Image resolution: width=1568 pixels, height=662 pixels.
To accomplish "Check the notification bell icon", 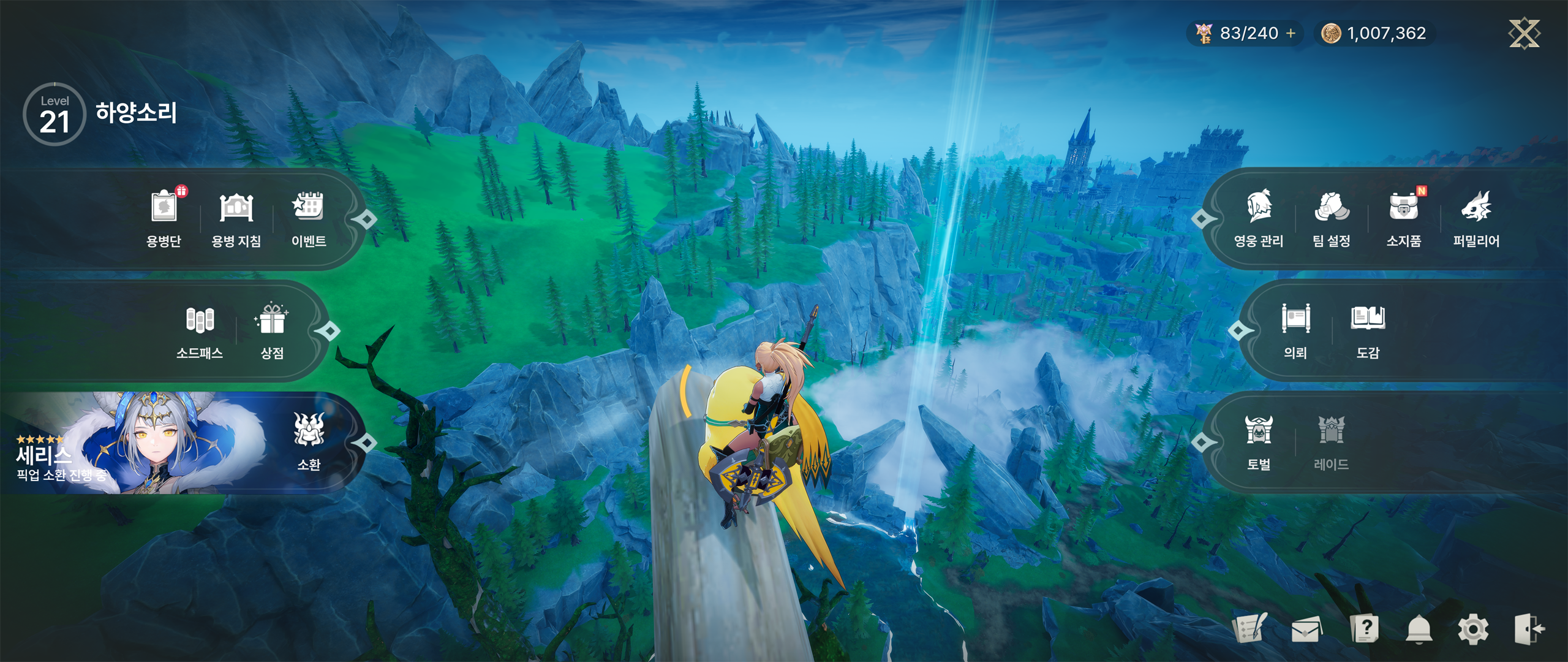I will [1419, 630].
